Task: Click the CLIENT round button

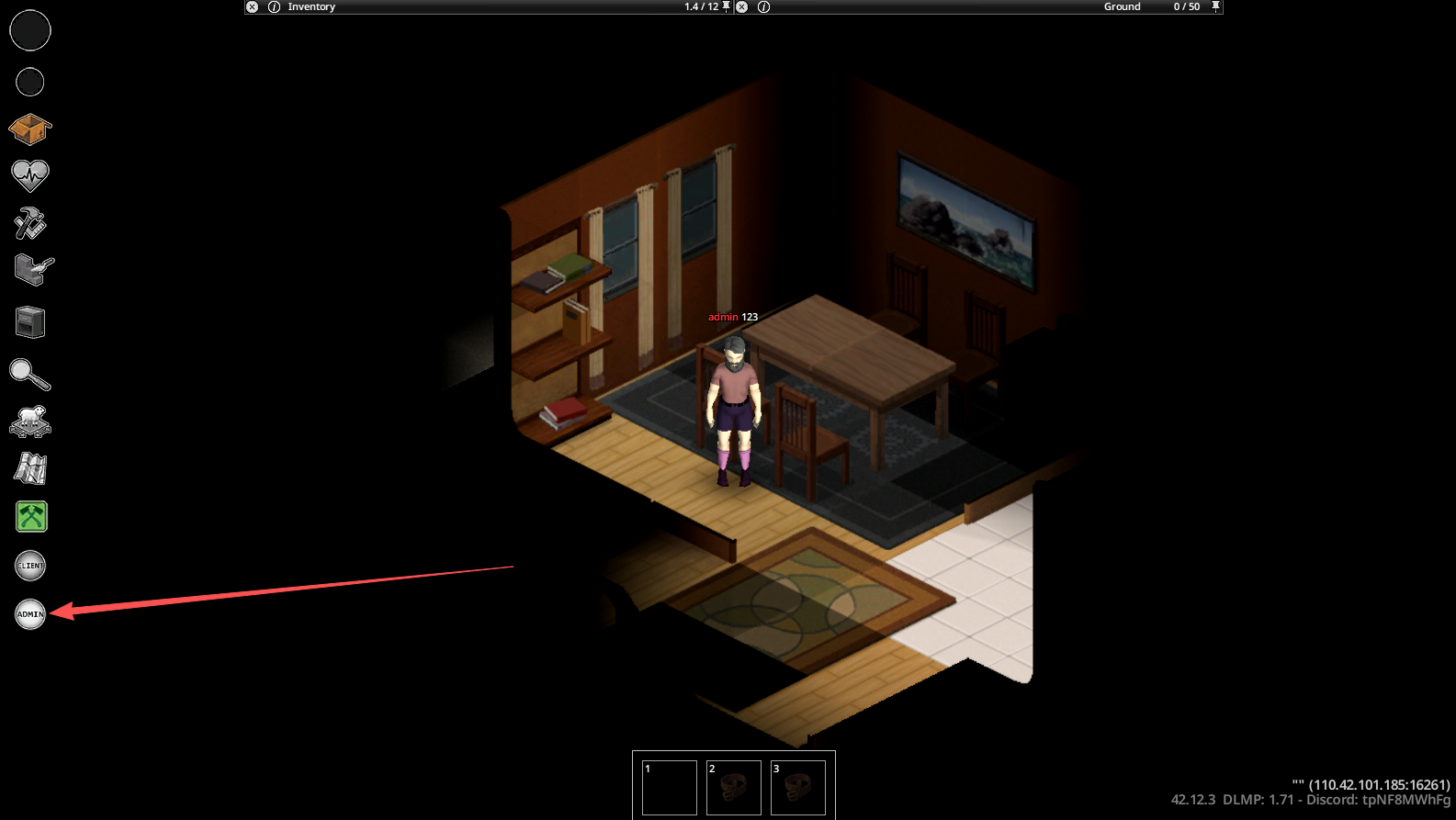Action: 30,566
